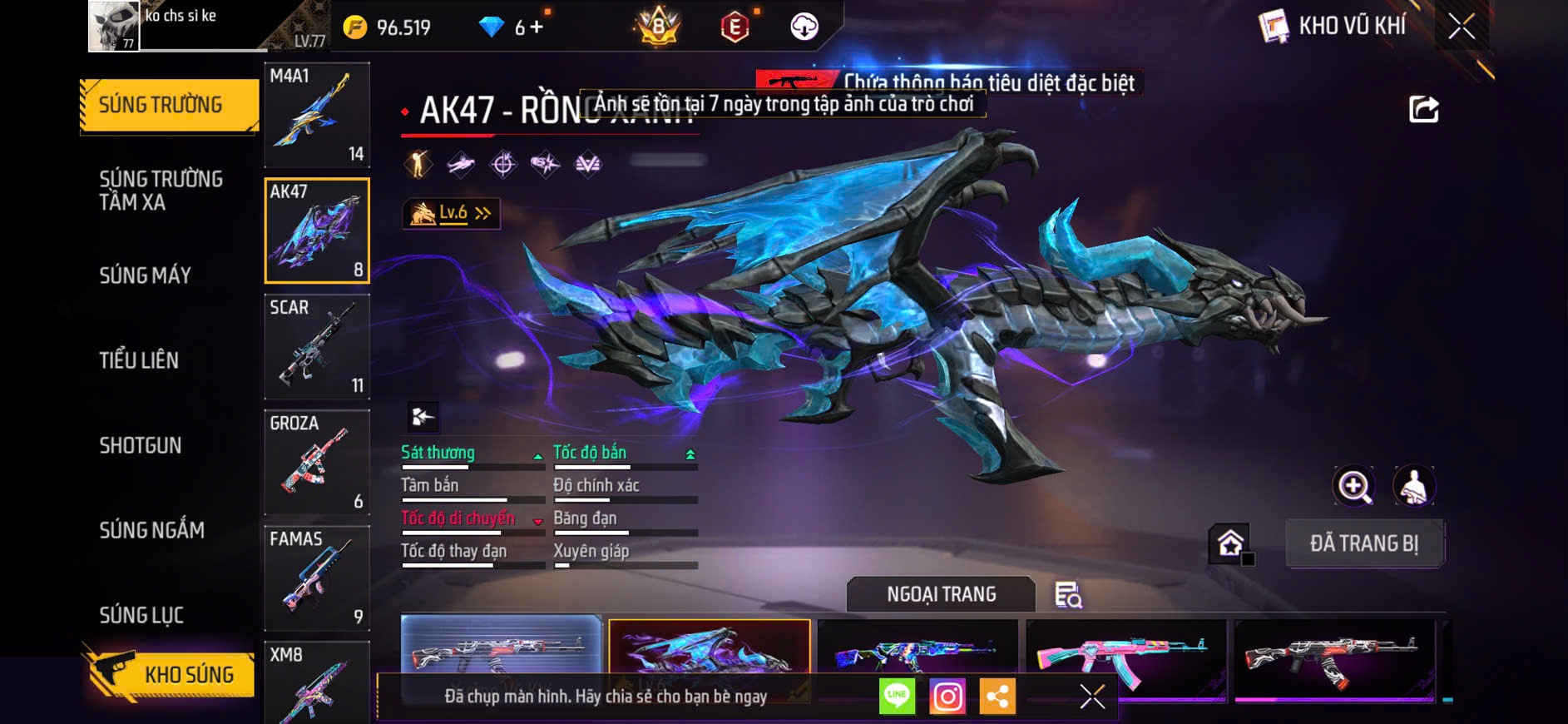Open the Lv.6 skin upgrade badge
Screen dimensions: 1568x724
[452, 214]
